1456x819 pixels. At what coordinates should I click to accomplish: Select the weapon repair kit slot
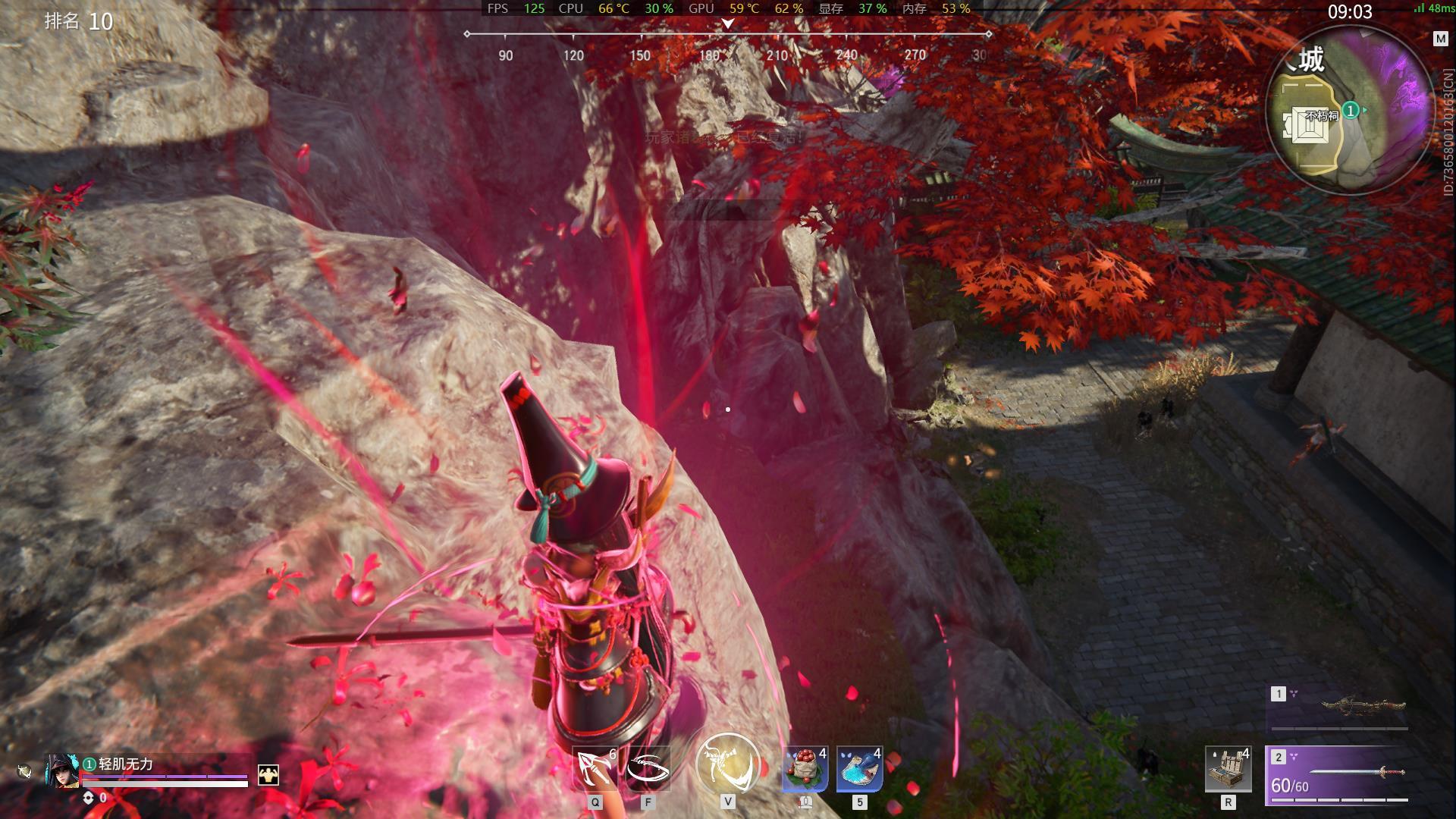[1228, 769]
